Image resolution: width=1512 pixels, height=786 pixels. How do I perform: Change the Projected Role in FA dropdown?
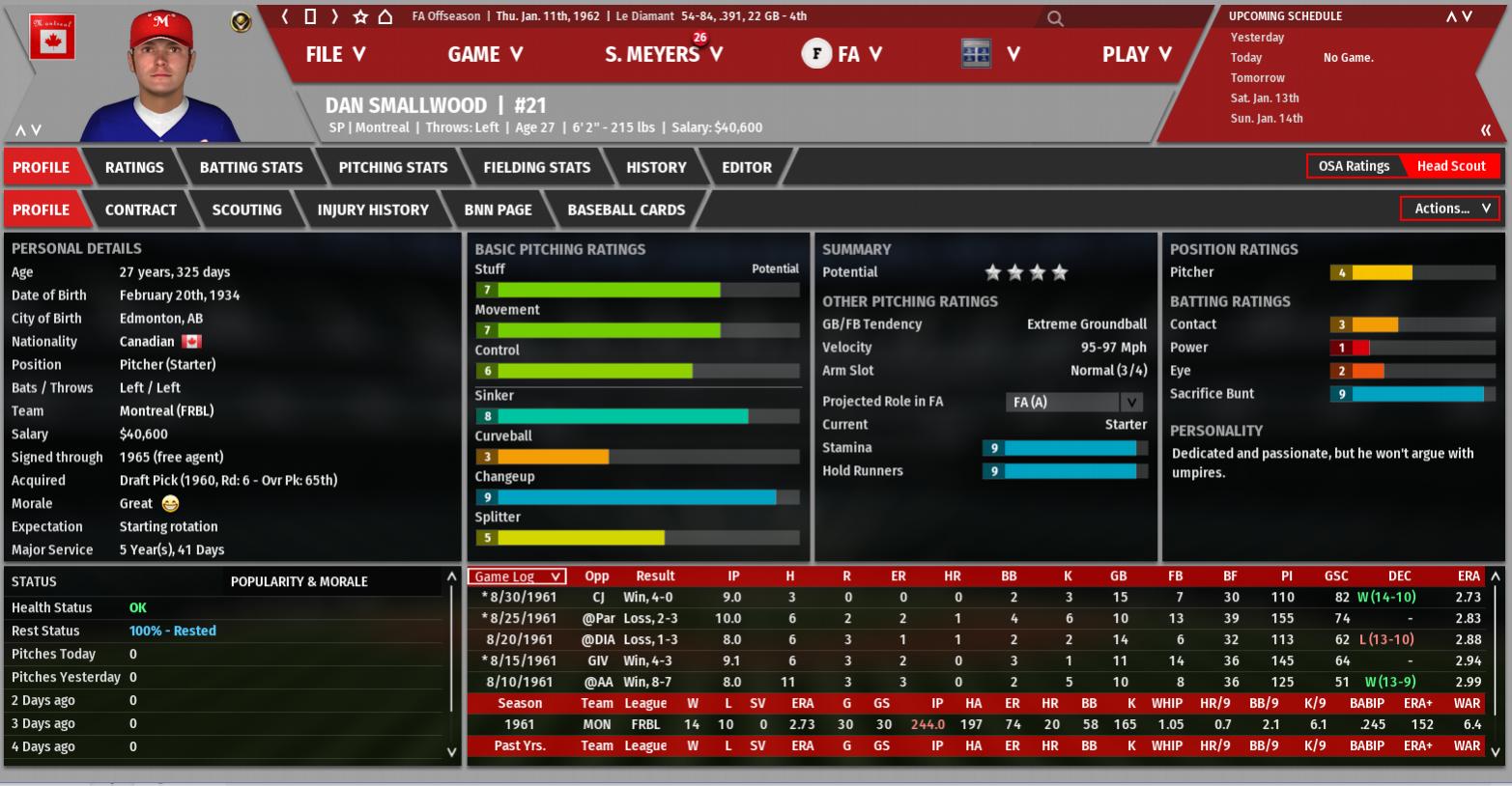click(1074, 402)
